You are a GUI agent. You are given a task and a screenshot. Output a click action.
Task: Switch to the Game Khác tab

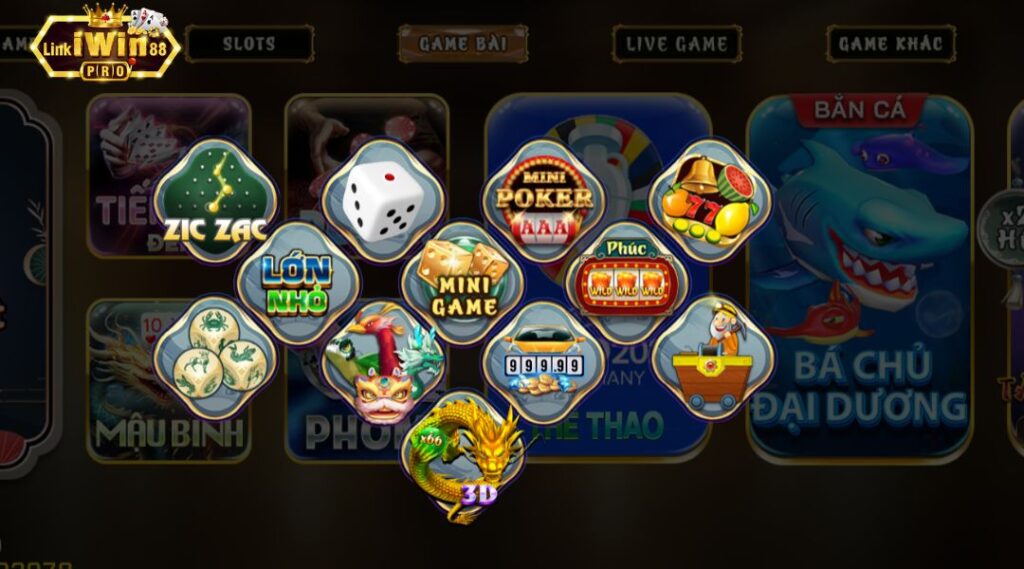[x=890, y=44]
